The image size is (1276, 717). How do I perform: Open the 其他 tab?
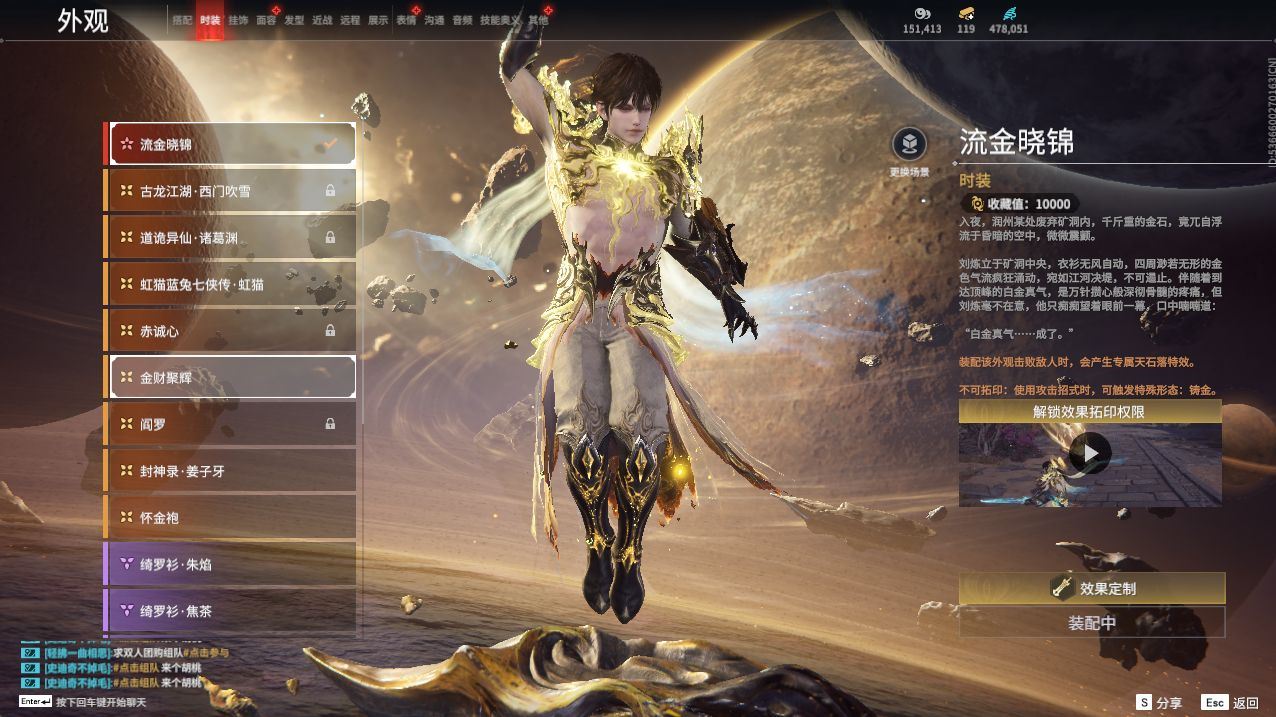538,20
